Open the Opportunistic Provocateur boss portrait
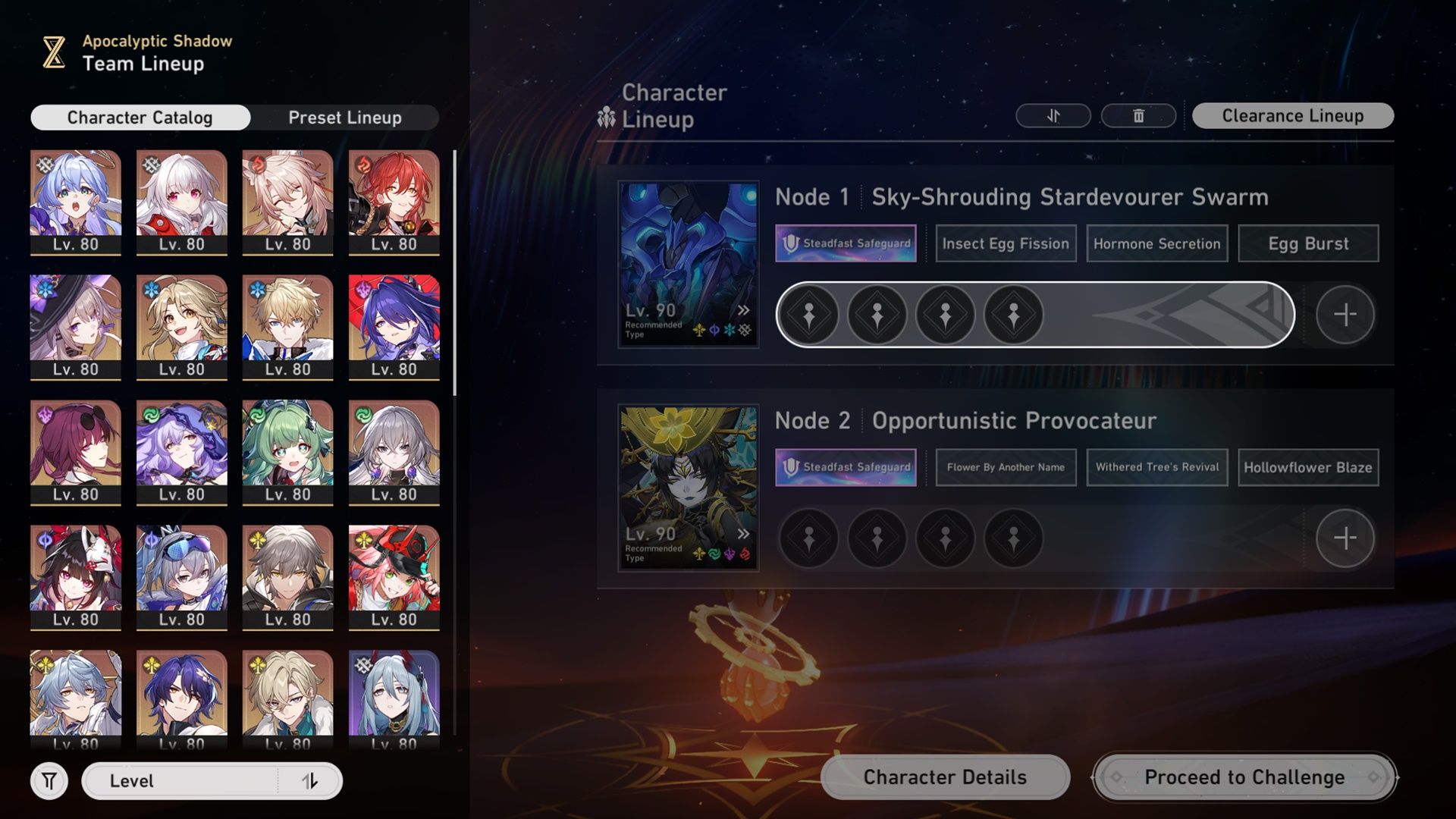 pyautogui.click(x=688, y=488)
